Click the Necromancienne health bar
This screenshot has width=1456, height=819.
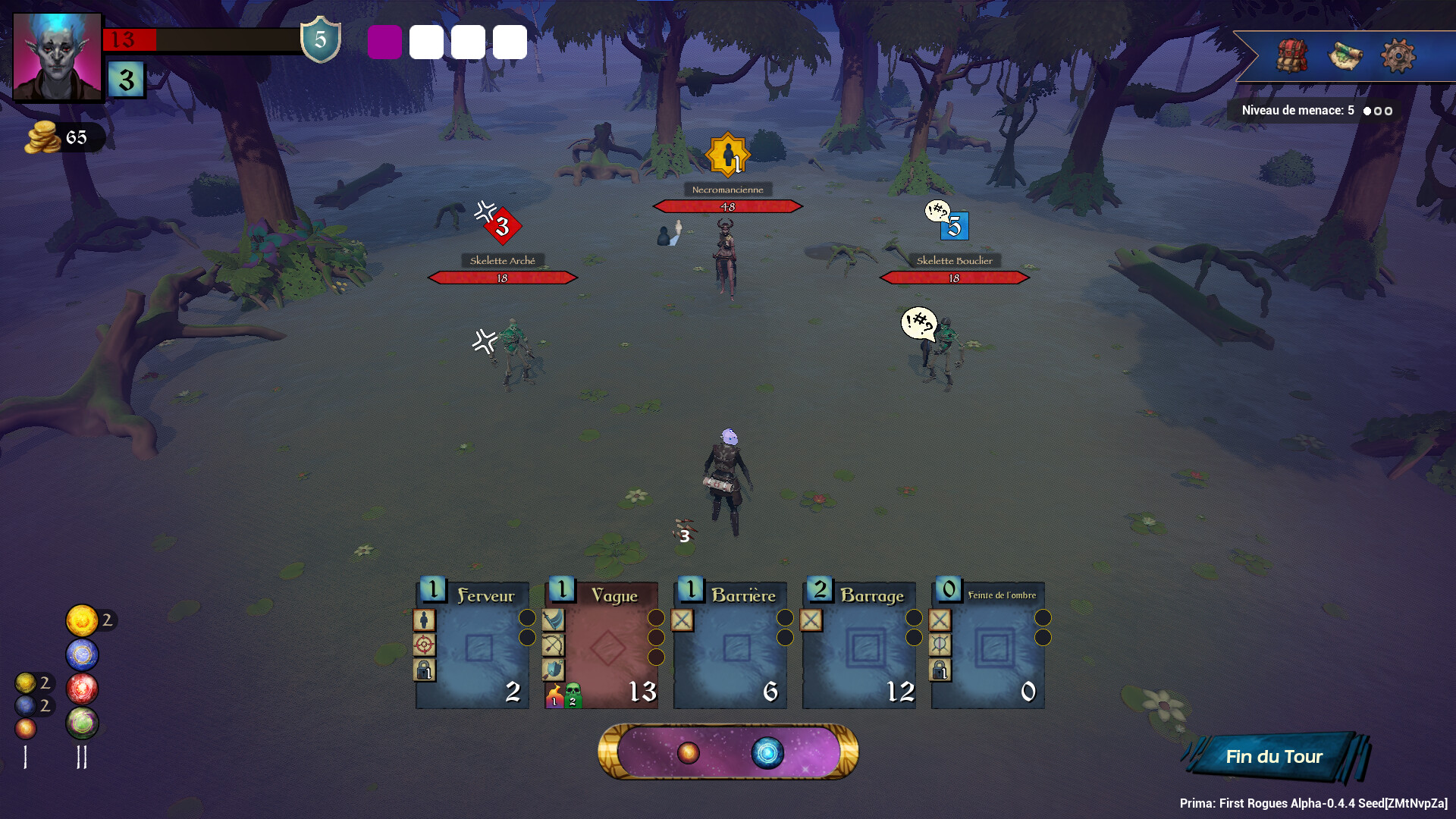click(x=727, y=206)
